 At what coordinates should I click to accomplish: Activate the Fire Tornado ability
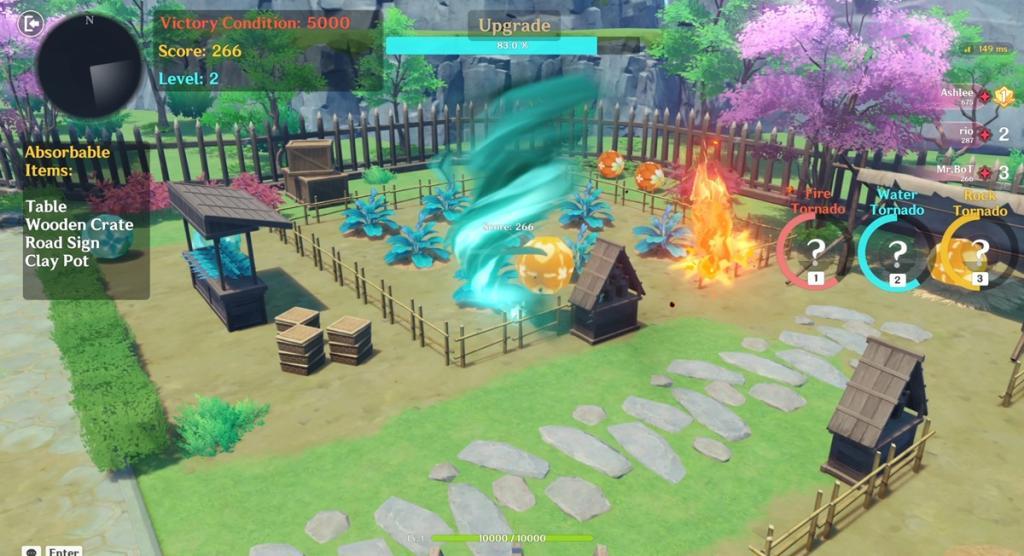pos(816,251)
